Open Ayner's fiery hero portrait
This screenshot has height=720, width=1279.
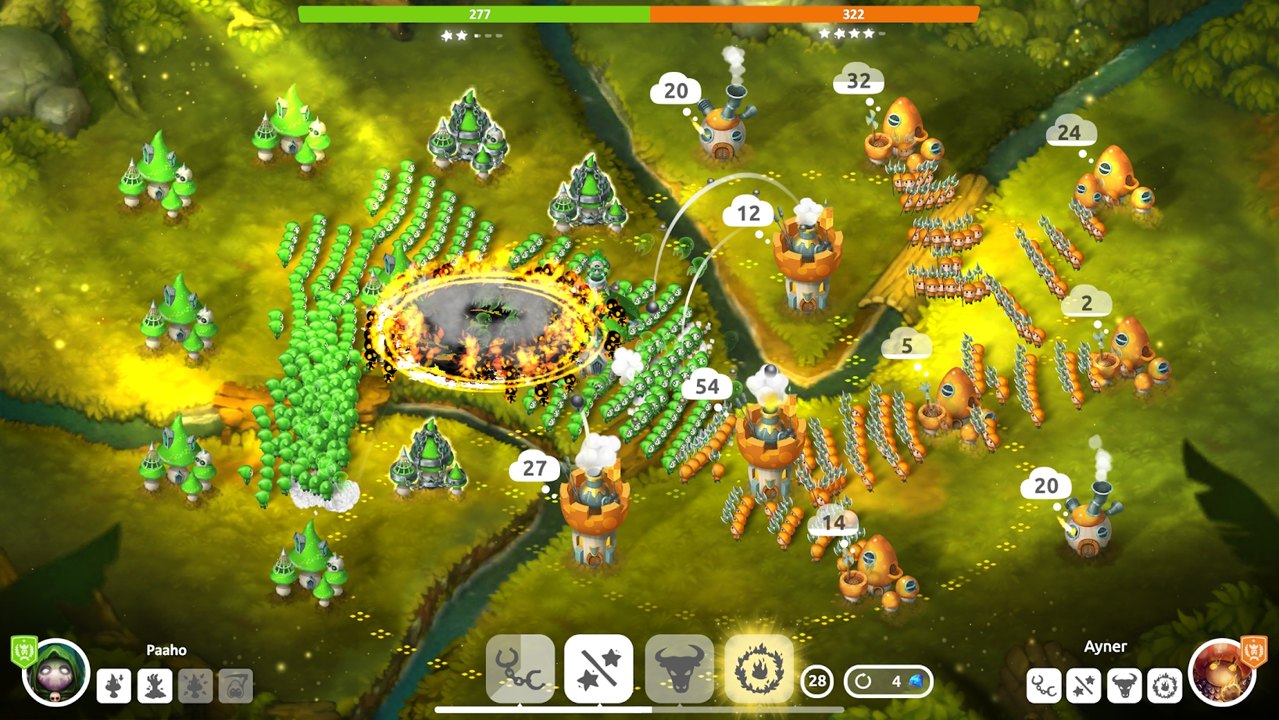point(1222,673)
